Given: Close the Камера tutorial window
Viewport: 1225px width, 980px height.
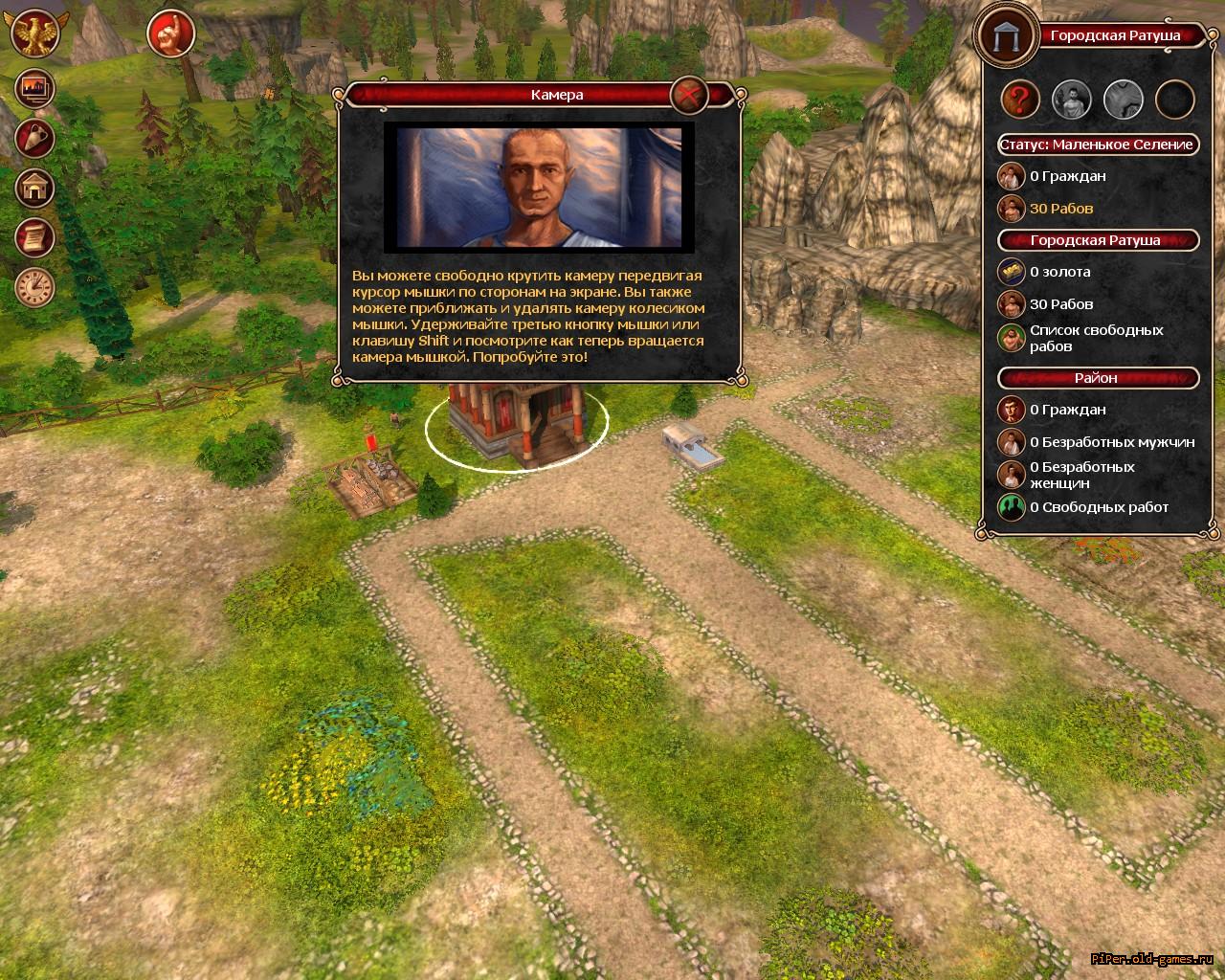Looking at the screenshot, I should [x=688, y=94].
